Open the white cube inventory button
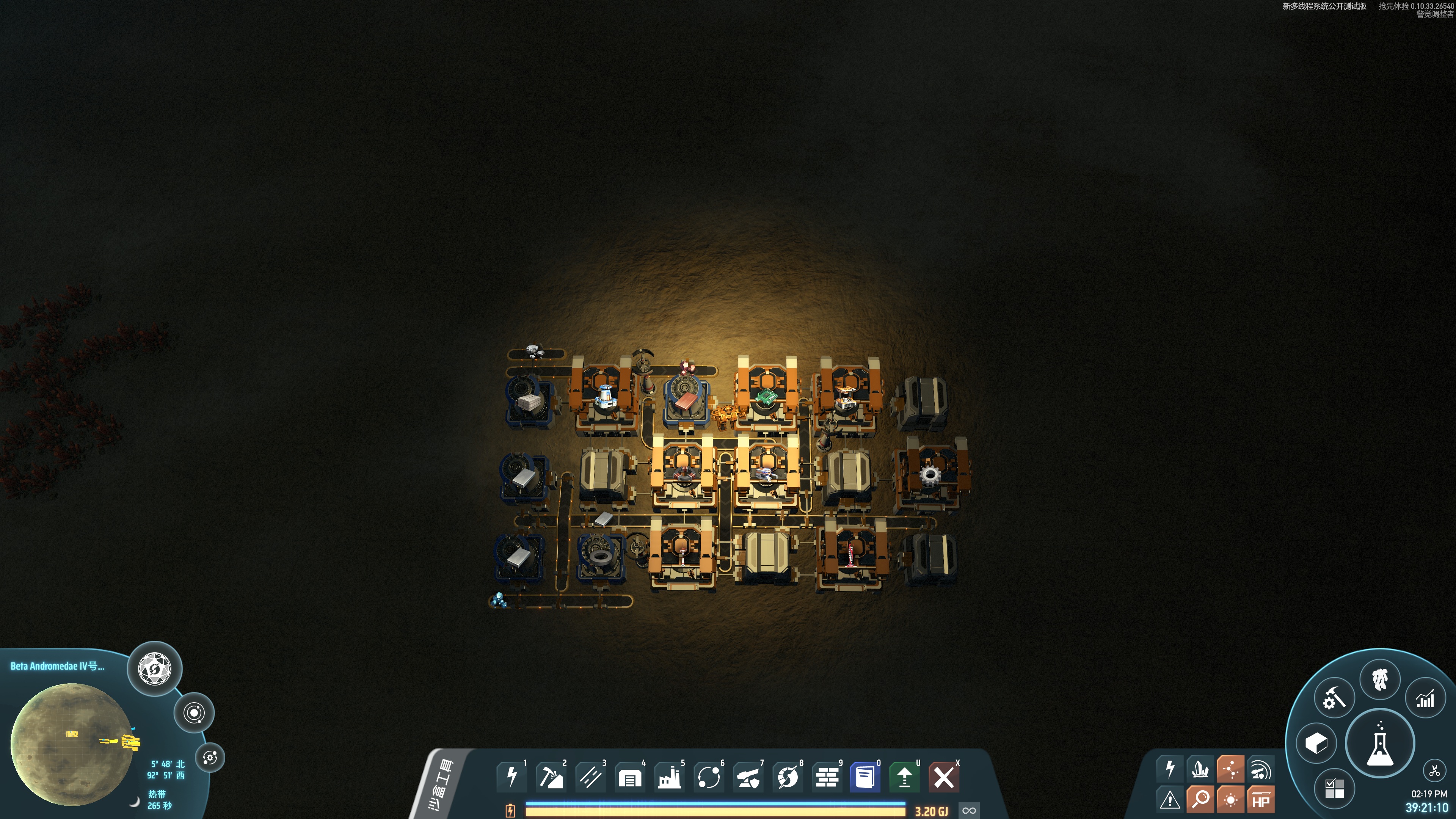1456x819 pixels. pos(1316,743)
